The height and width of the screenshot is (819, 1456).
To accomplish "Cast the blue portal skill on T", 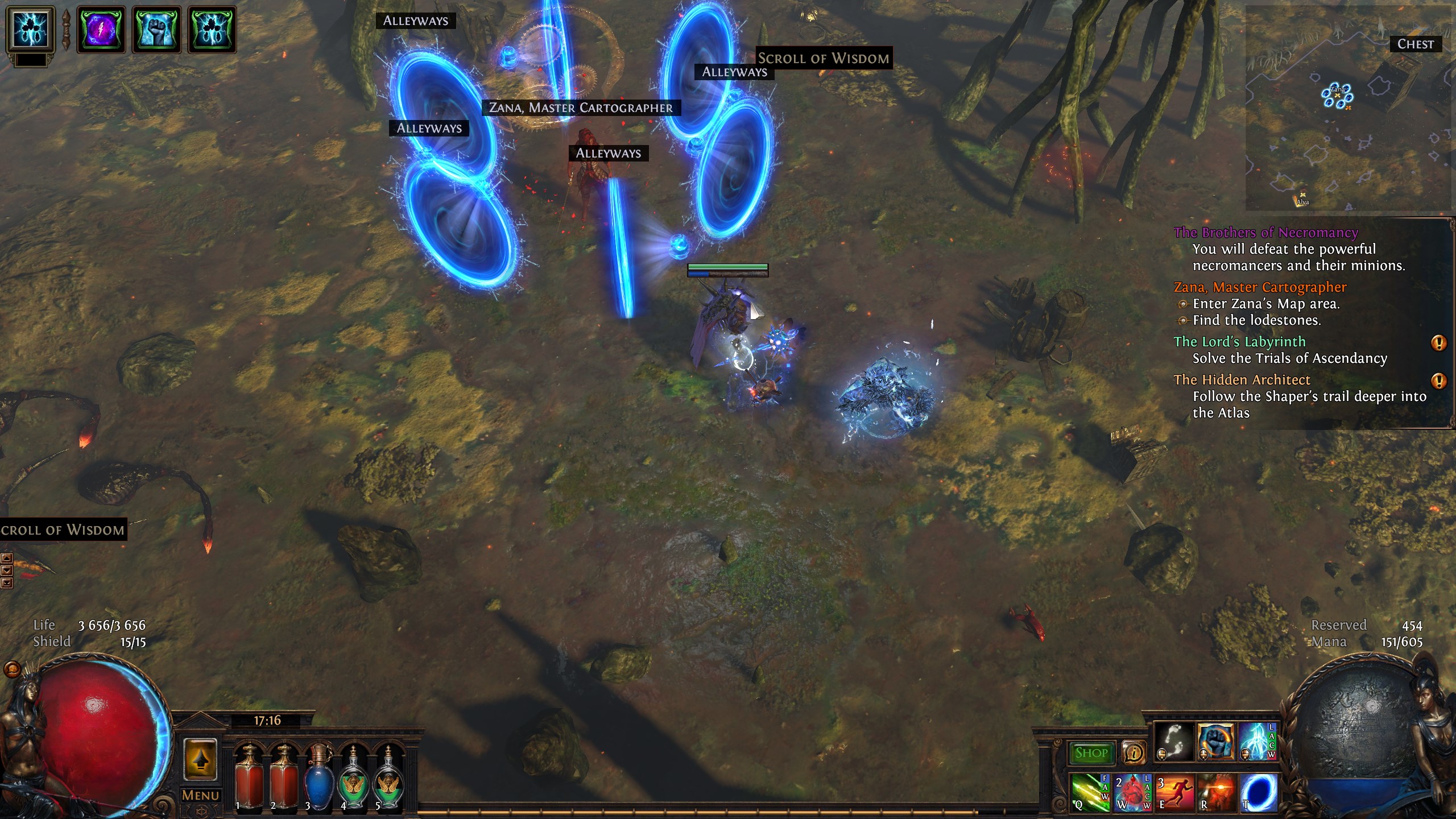I will coord(1259,792).
